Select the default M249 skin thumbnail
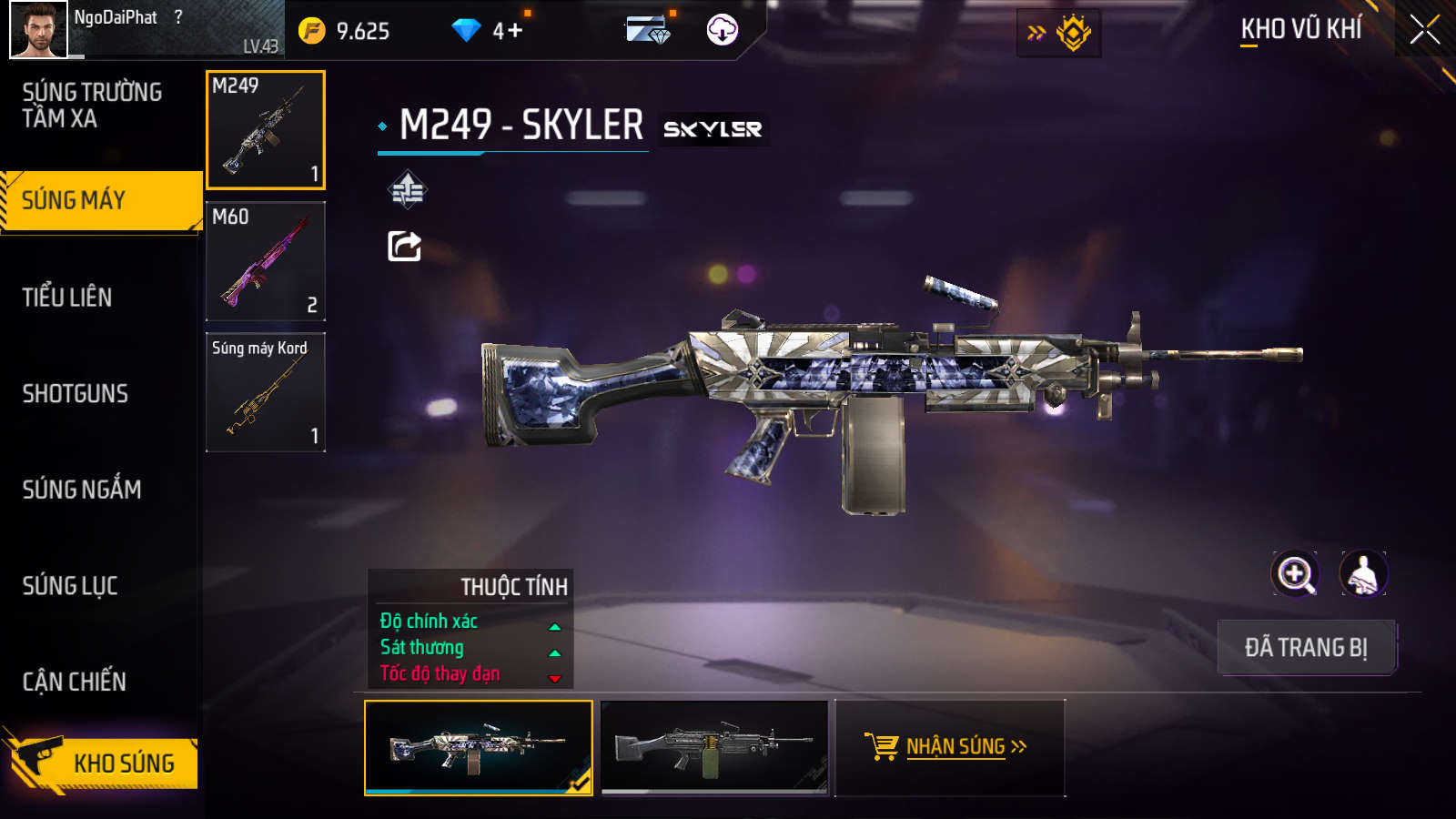This screenshot has width=1456, height=819. [714, 747]
